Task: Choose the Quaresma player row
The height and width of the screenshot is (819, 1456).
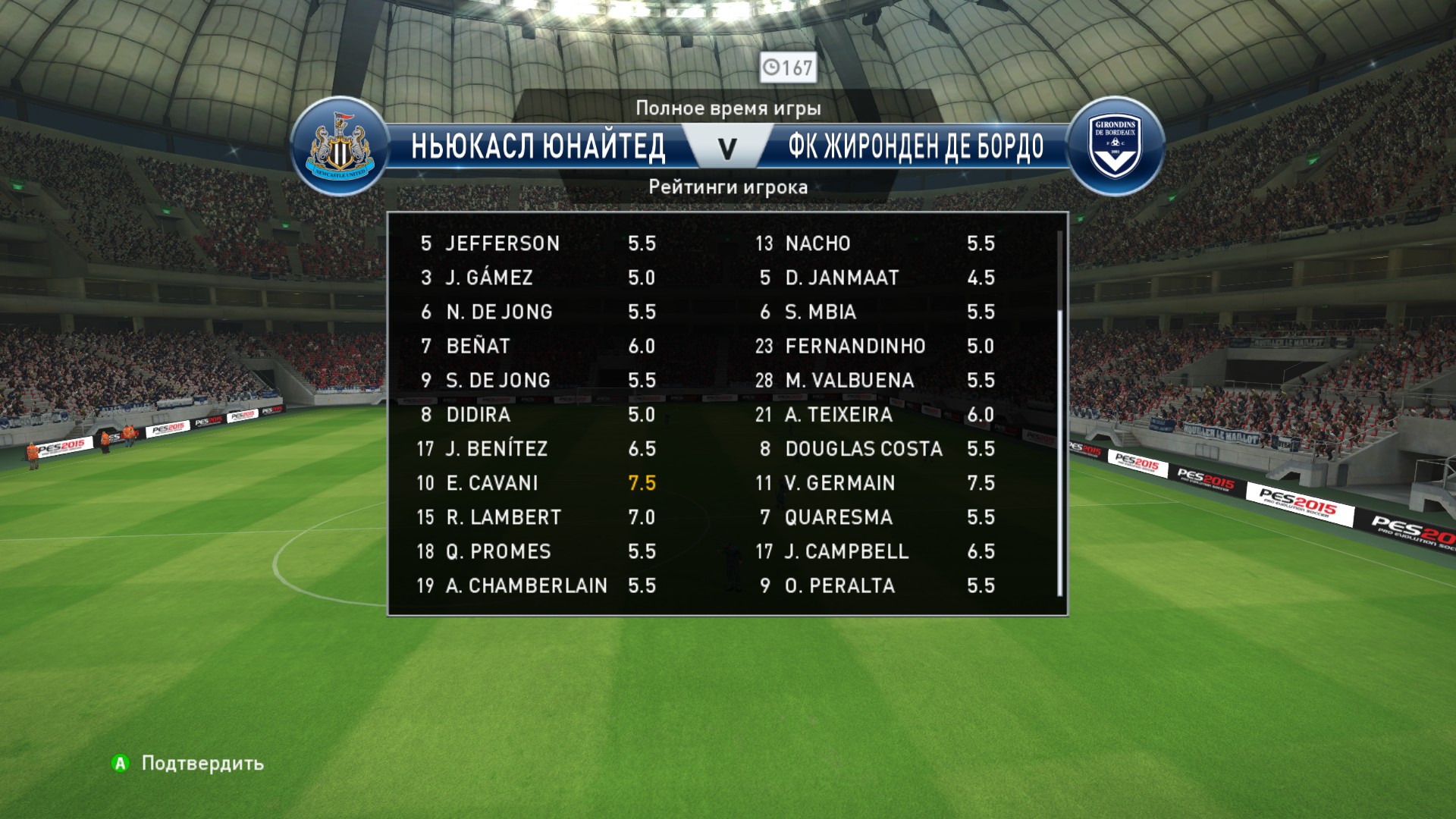Action: pos(874,517)
